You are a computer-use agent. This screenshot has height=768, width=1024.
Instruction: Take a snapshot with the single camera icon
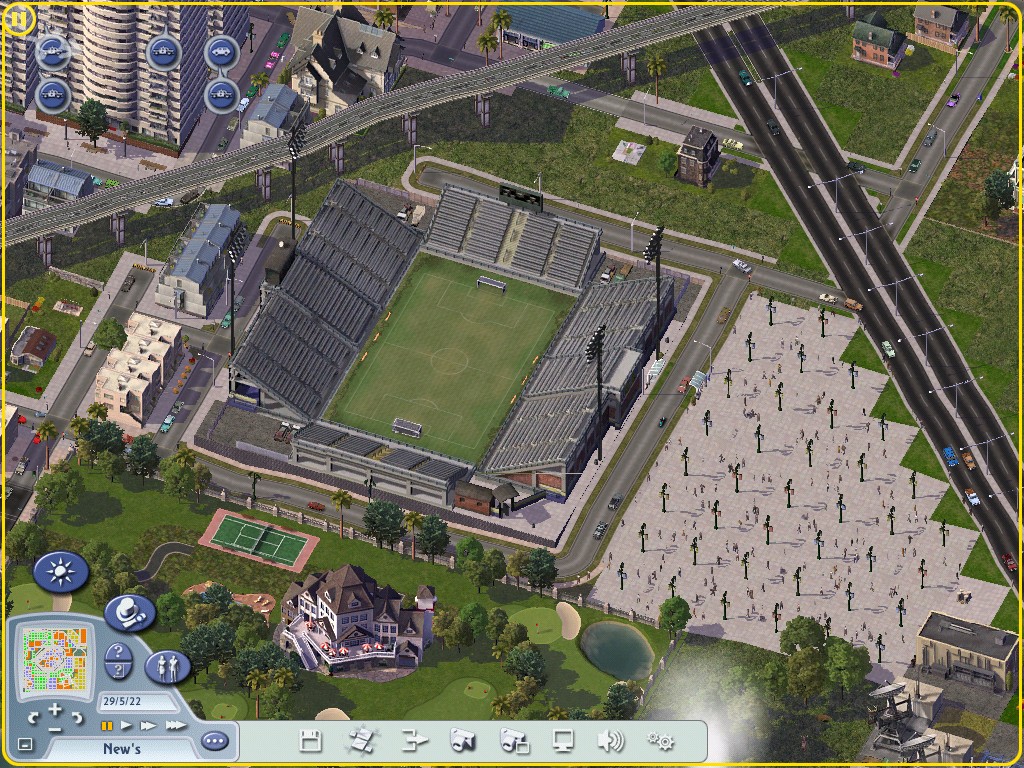click(x=462, y=741)
